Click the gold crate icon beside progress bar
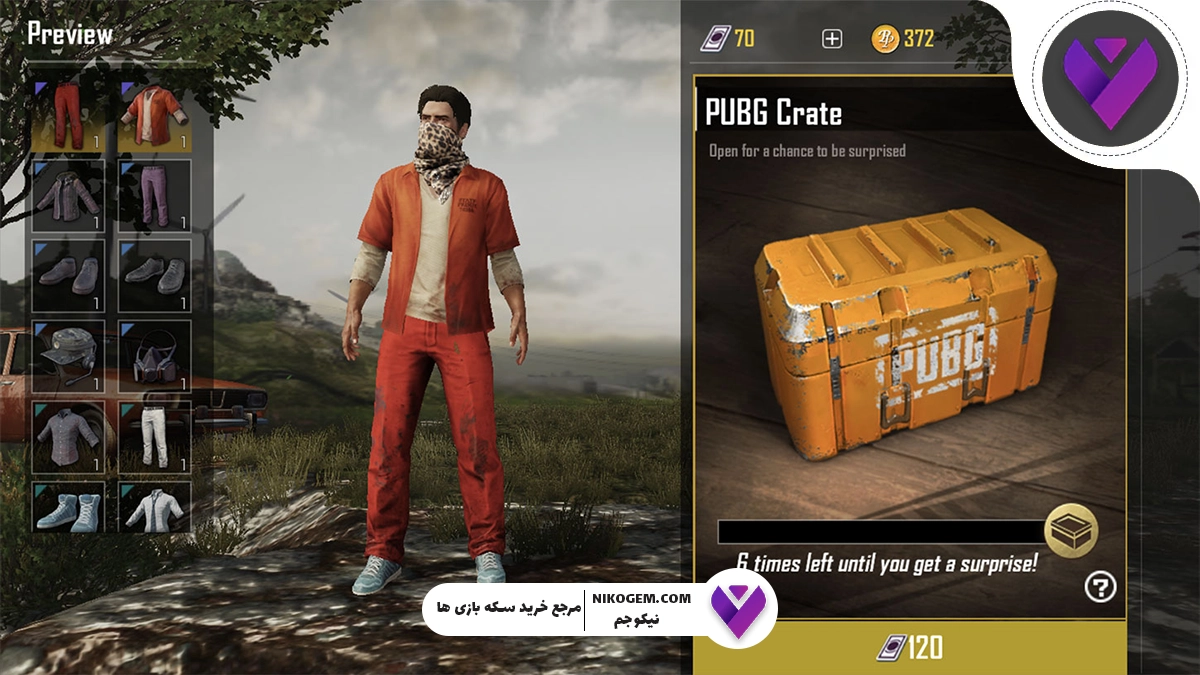 point(1071,531)
